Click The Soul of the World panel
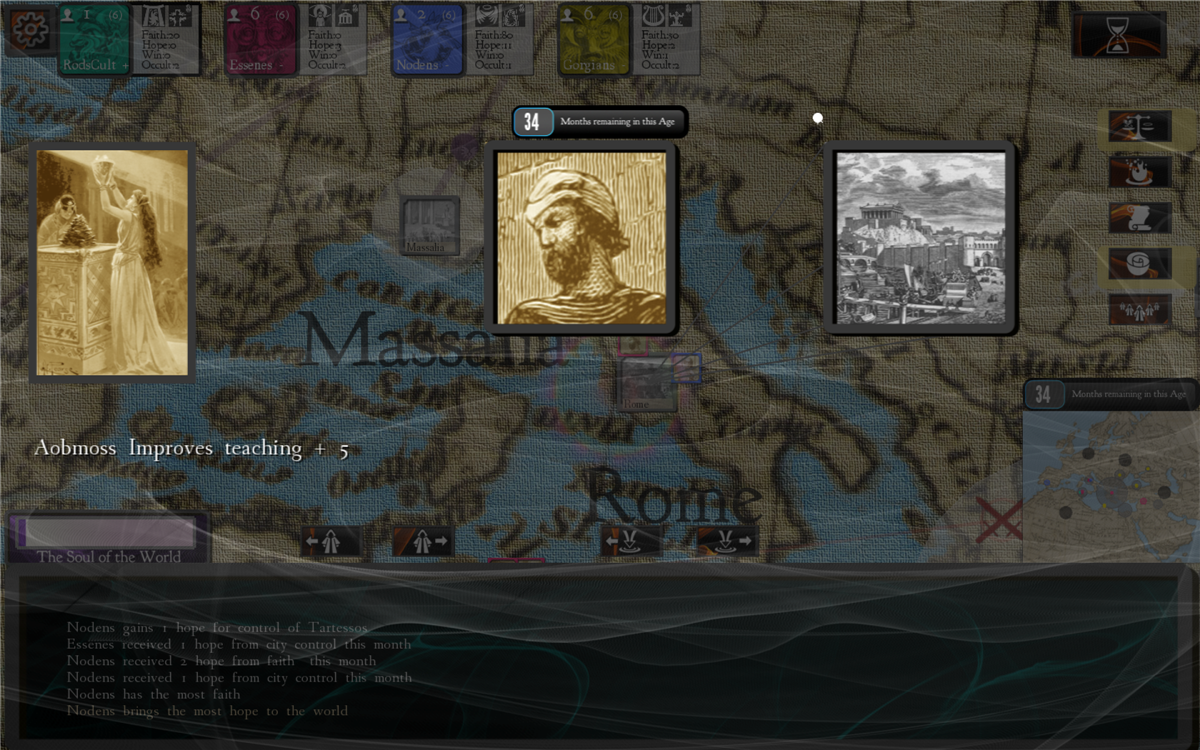 [109, 538]
